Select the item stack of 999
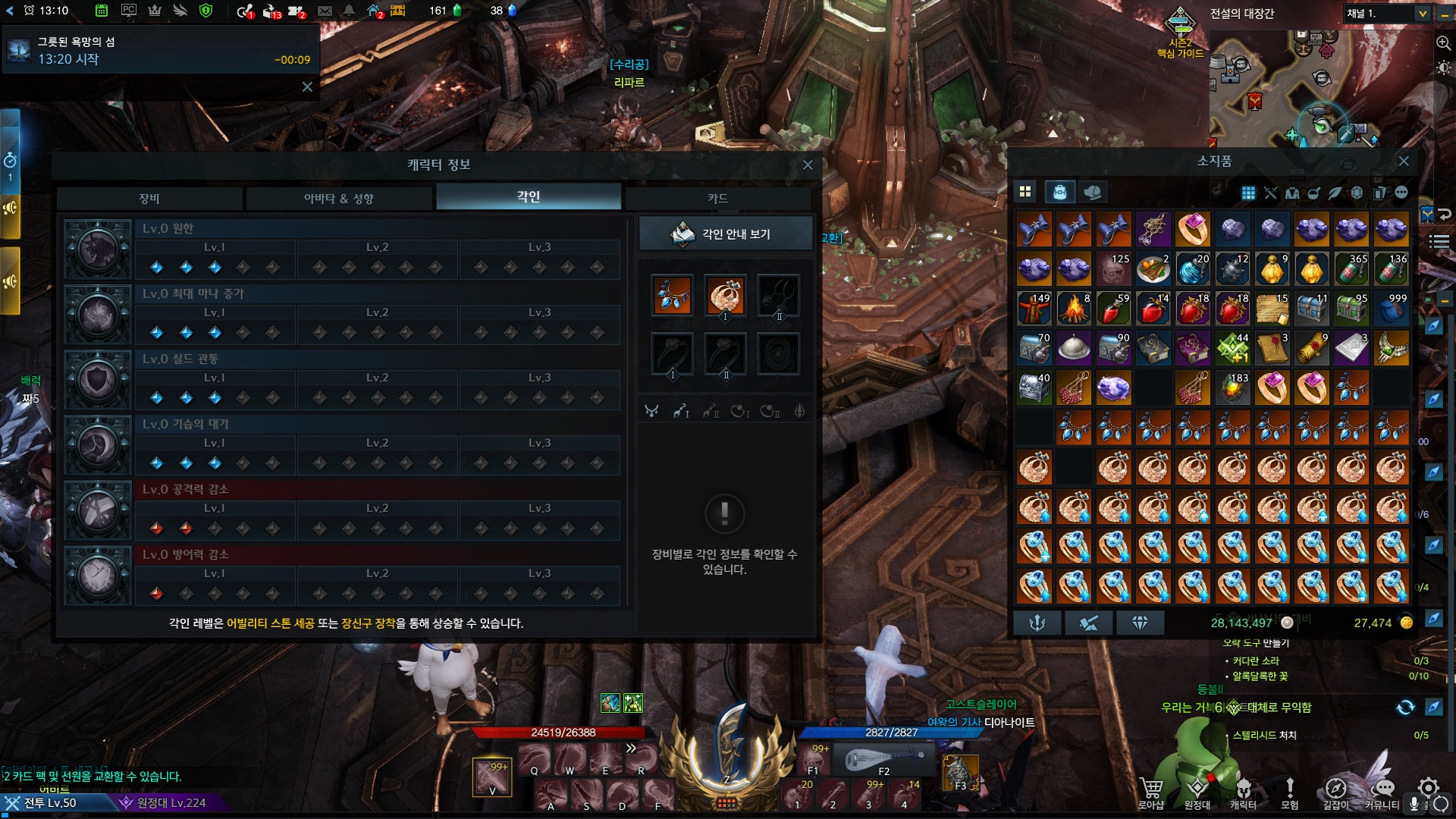Viewport: 1456px width, 819px height. point(1391,309)
